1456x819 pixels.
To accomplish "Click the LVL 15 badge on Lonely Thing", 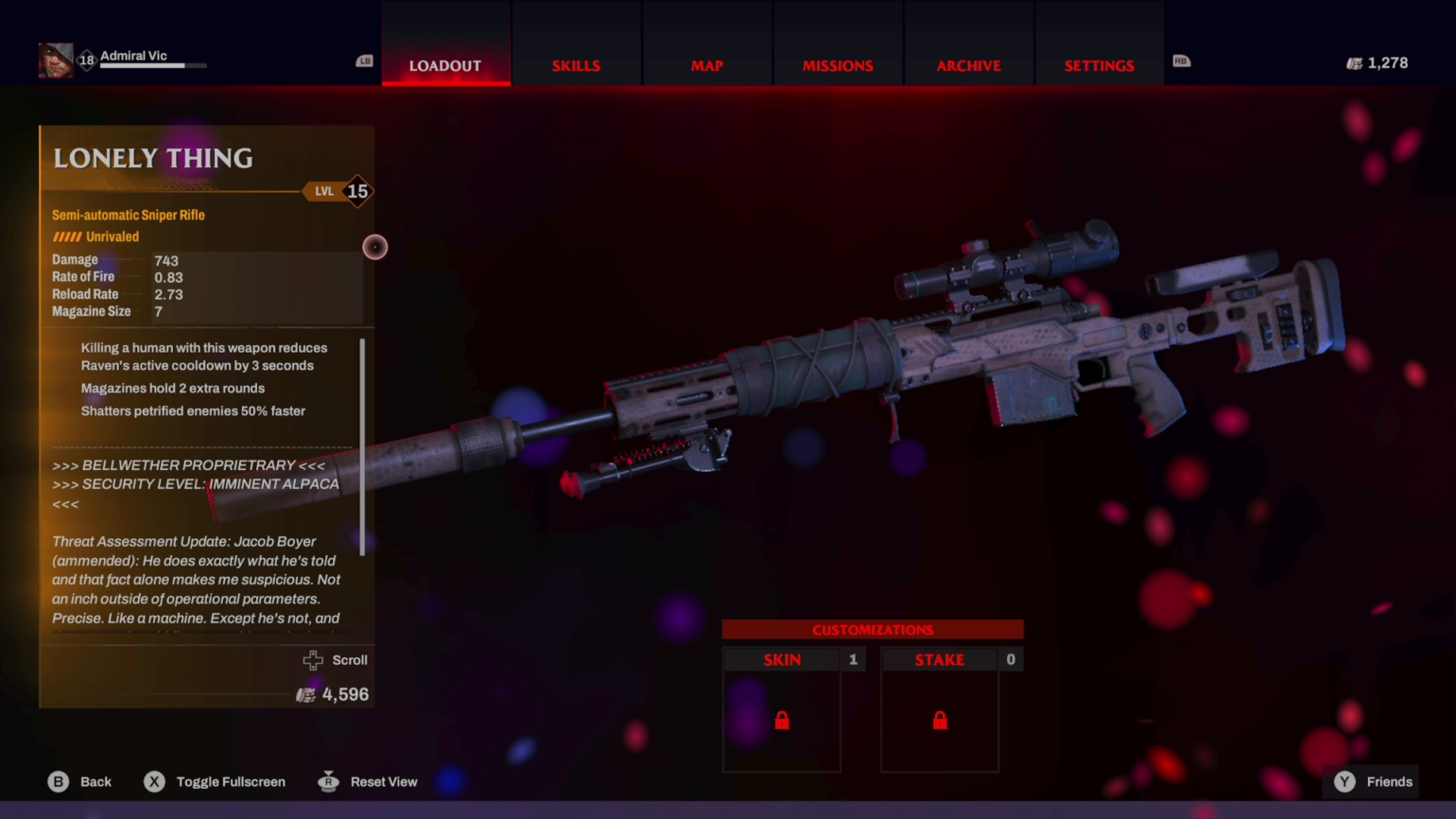I will (340, 191).
